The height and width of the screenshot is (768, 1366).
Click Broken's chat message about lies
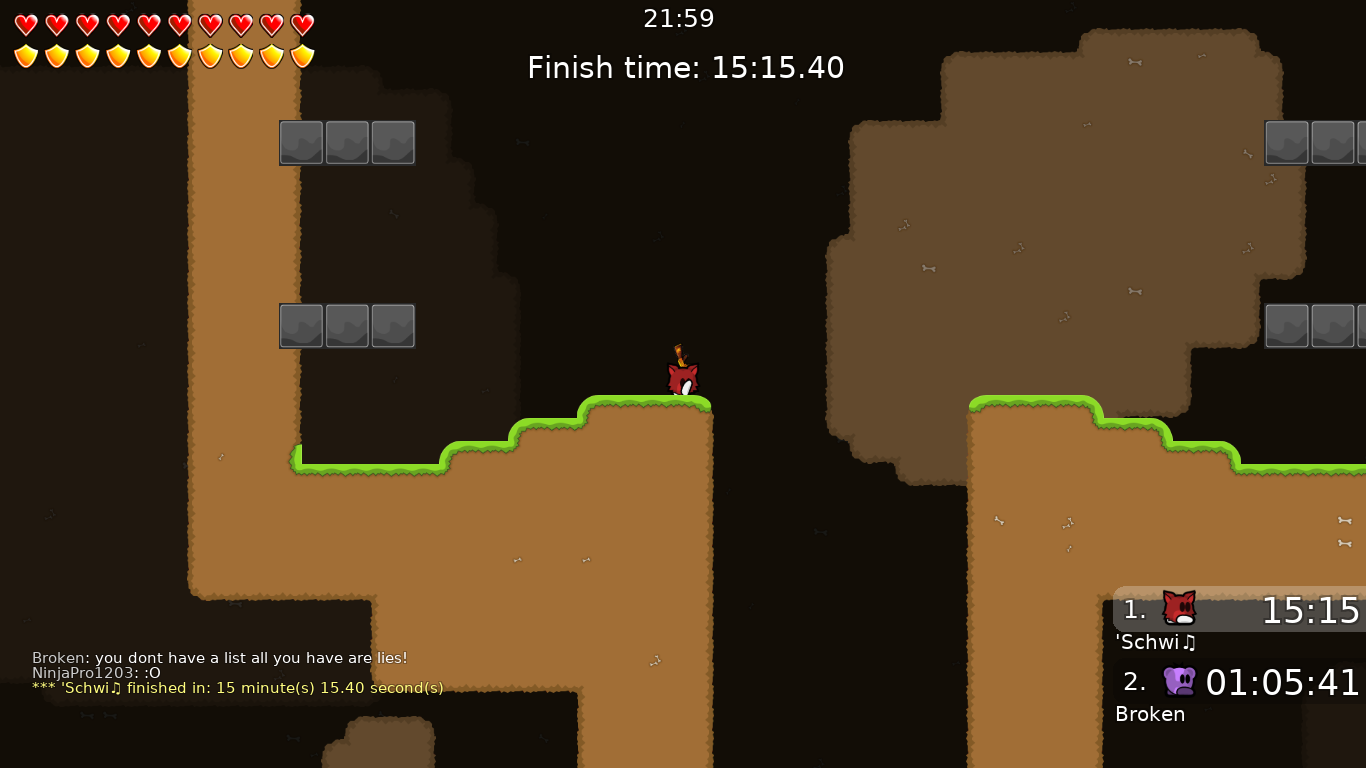219,658
